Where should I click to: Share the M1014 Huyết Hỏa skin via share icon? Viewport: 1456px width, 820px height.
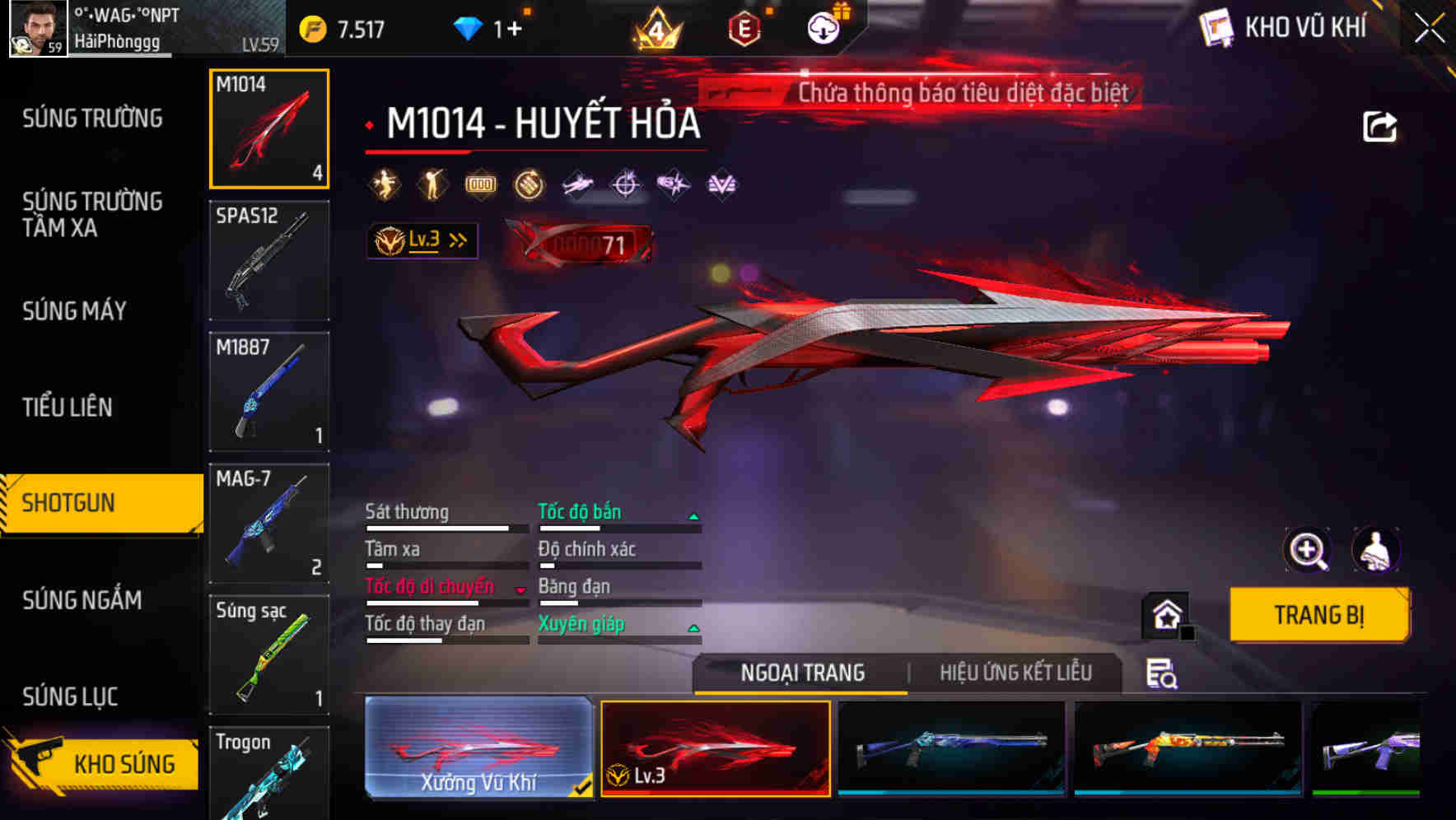1379,125
